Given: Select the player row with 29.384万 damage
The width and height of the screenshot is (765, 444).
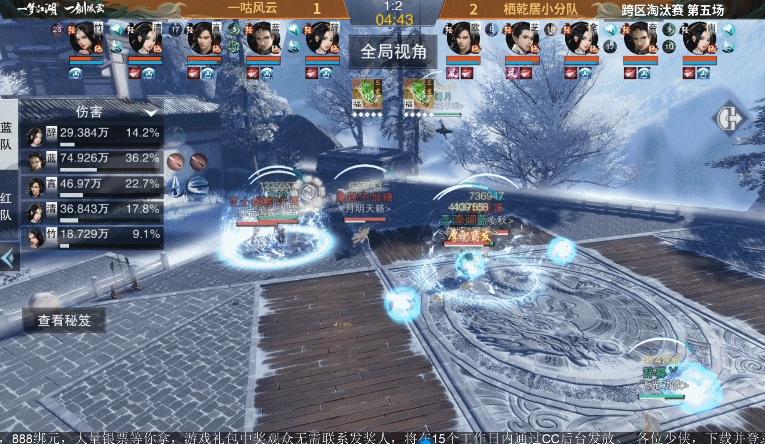Looking at the screenshot, I should coord(92,132).
